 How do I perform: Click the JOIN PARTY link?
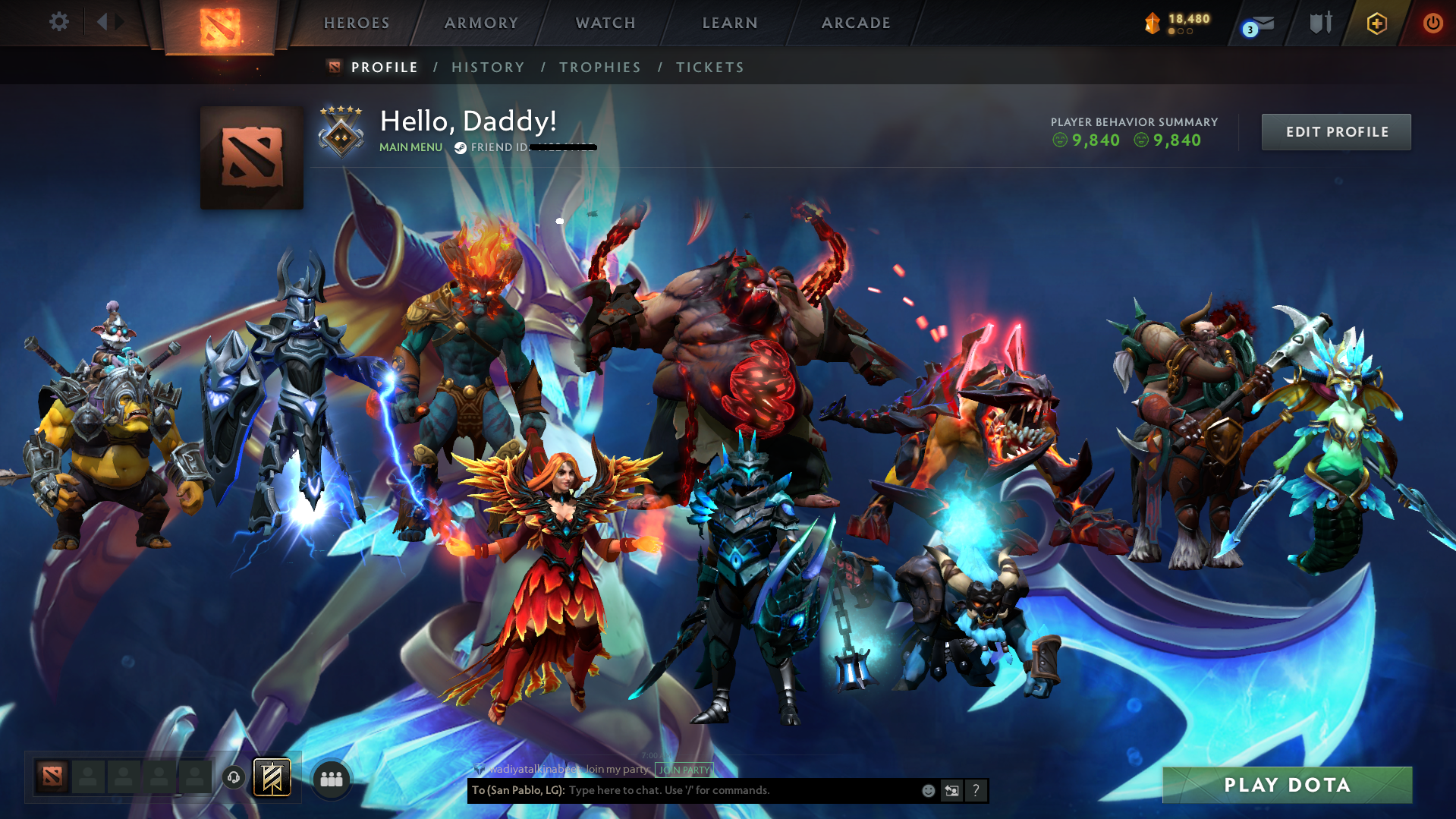coord(684,769)
